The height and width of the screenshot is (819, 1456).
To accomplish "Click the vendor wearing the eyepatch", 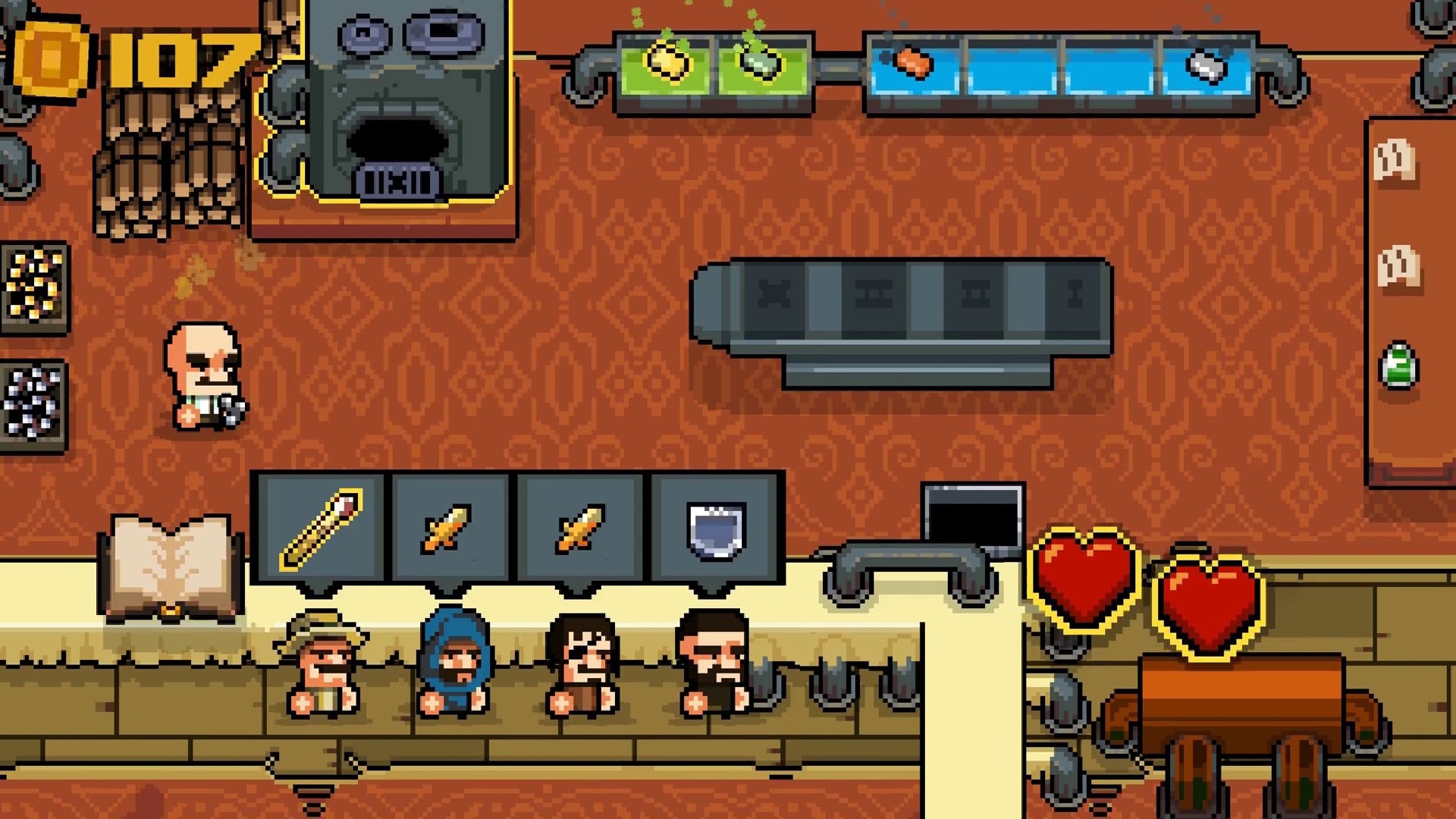I will [x=584, y=660].
